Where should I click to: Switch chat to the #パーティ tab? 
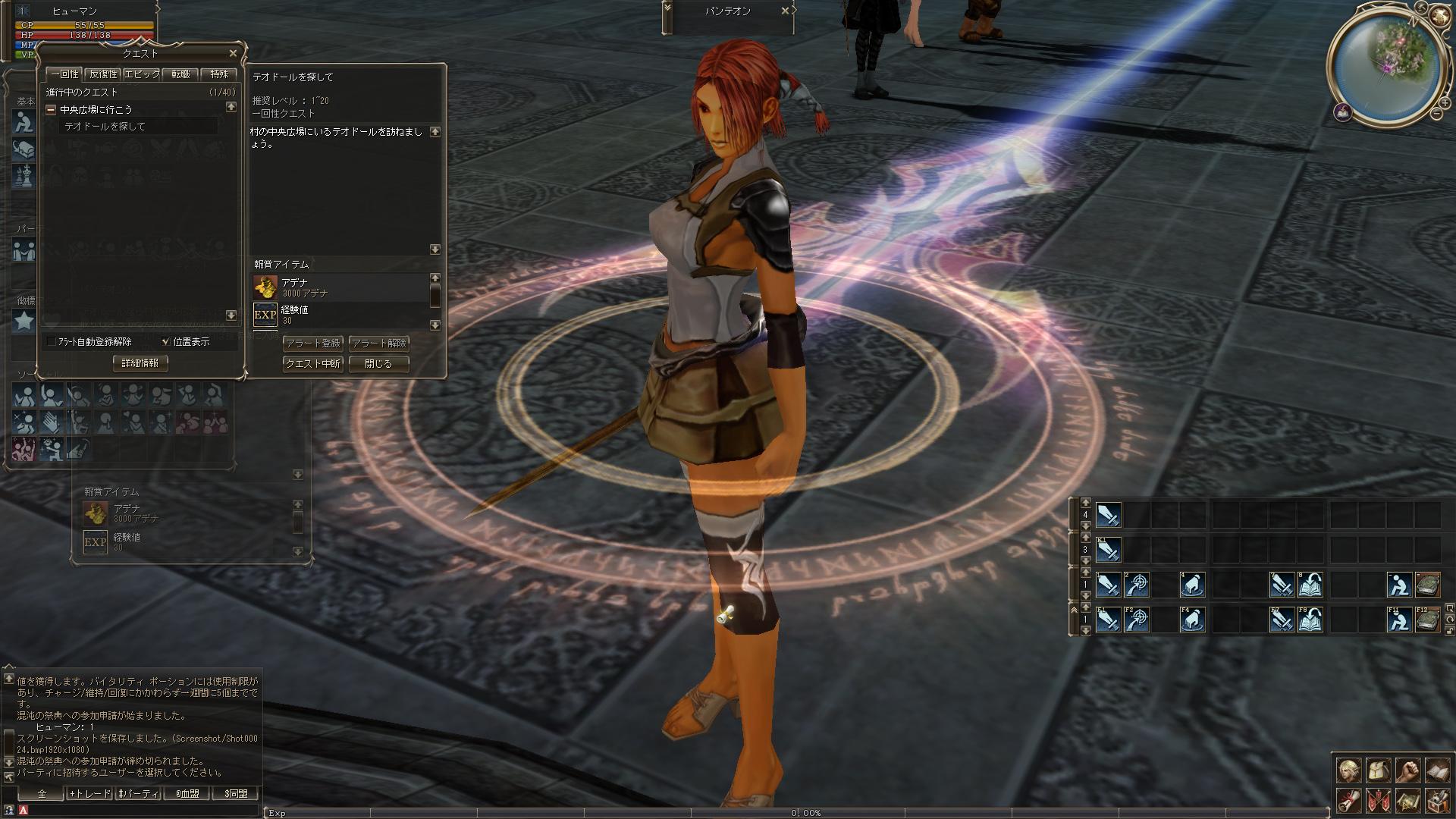click(137, 794)
